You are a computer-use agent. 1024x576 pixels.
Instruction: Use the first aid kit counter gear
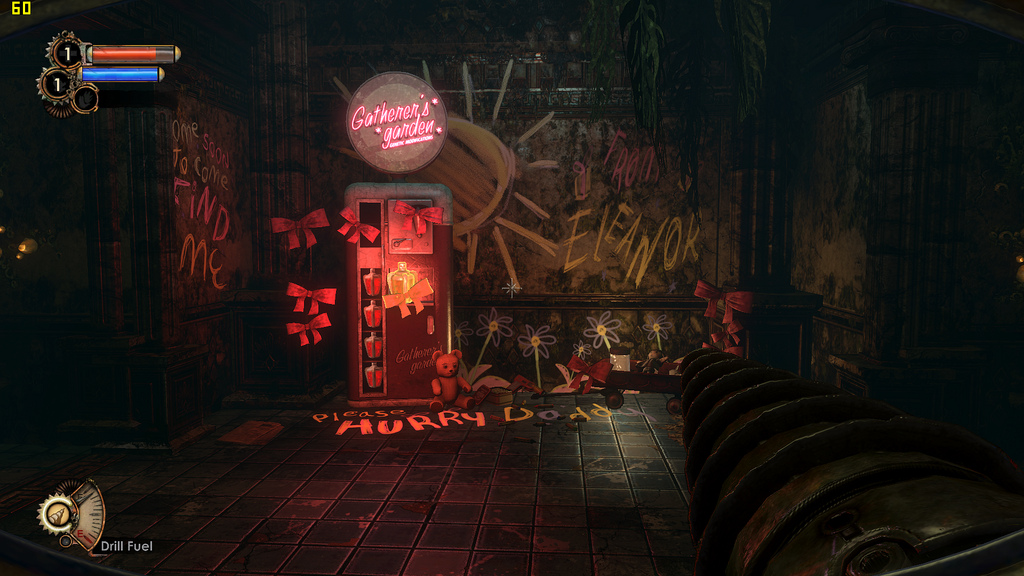coord(66,52)
